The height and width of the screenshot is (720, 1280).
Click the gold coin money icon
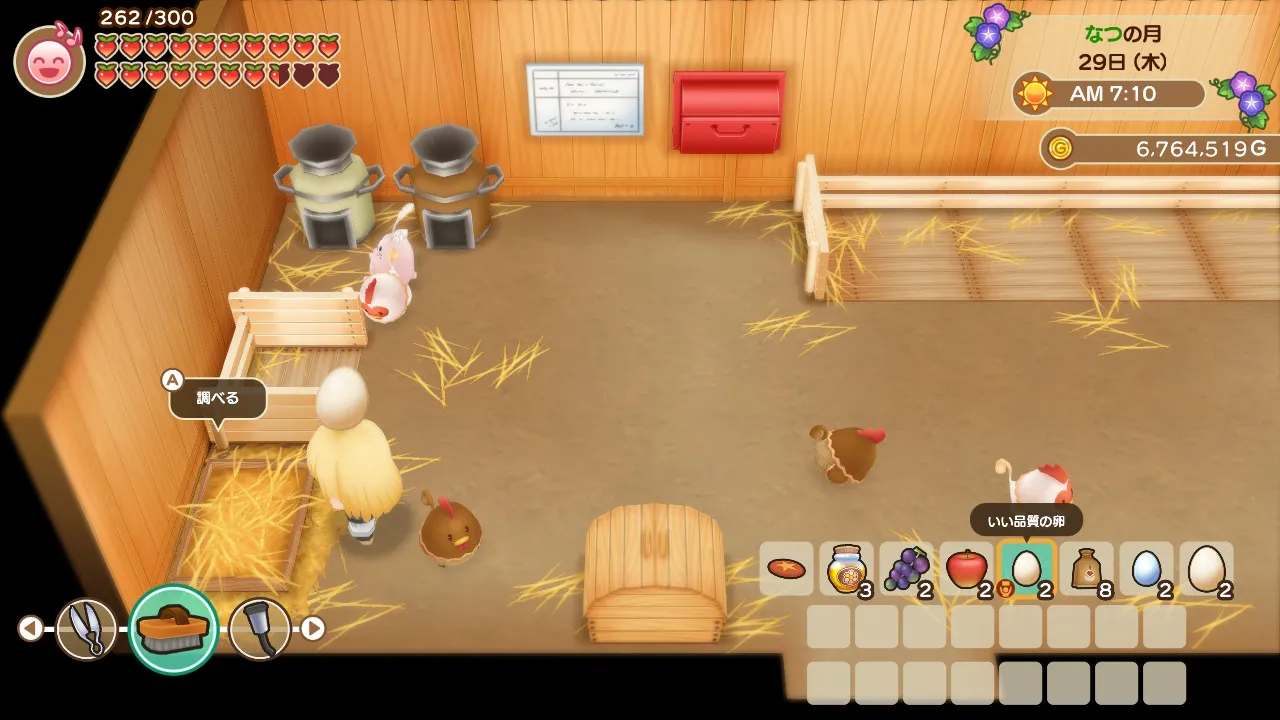tap(1059, 149)
